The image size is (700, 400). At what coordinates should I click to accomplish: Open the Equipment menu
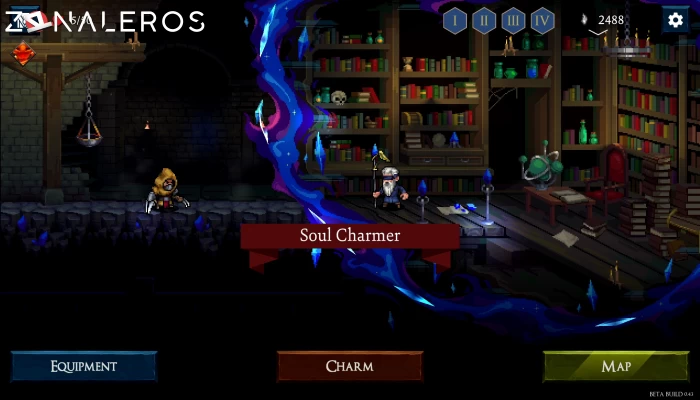tap(84, 366)
